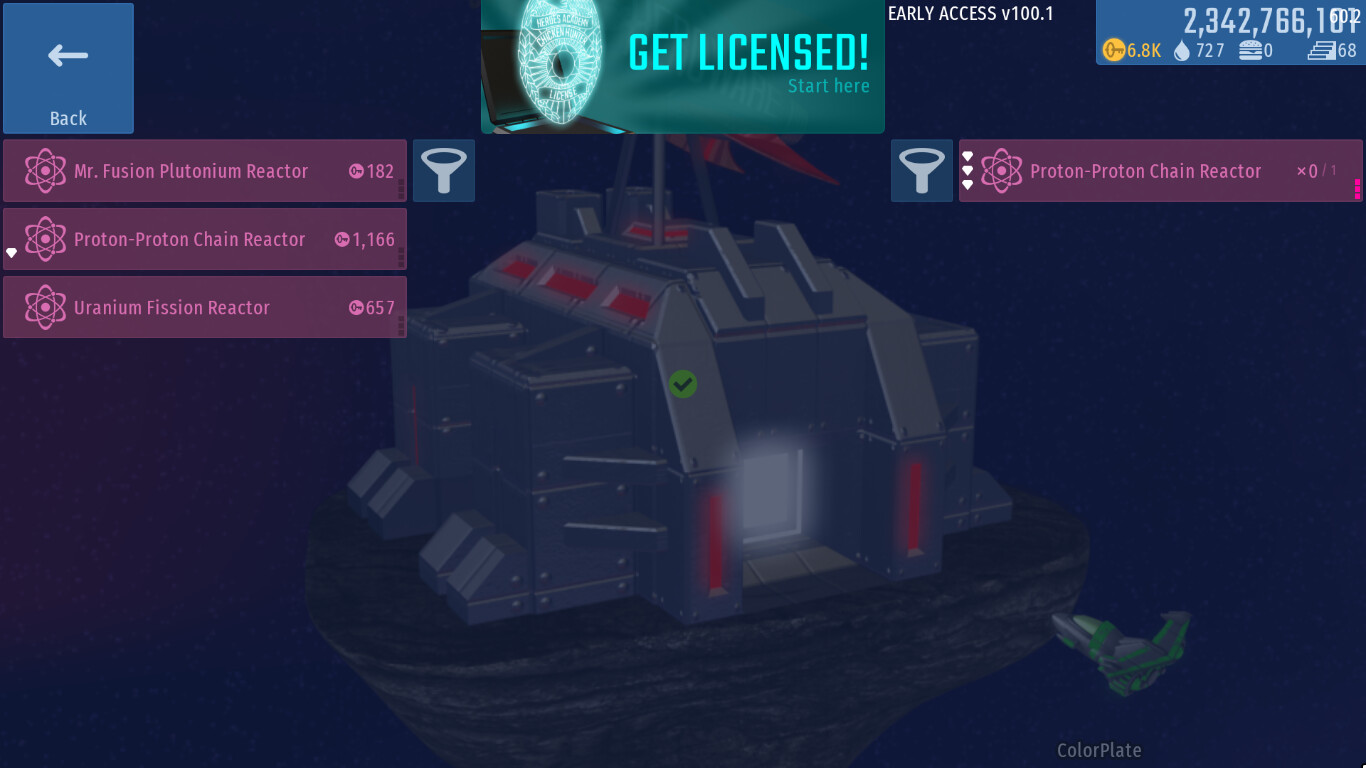Viewport: 1366px width, 768px height.
Task: Pick the Uranium Fission Reactor entry
Action: [x=205, y=307]
